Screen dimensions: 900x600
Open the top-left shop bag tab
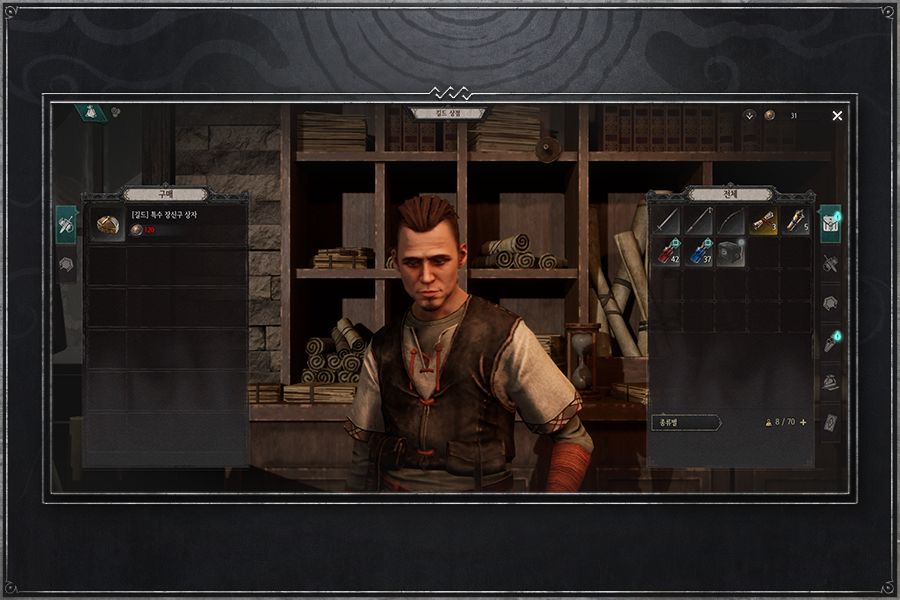pos(92,113)
